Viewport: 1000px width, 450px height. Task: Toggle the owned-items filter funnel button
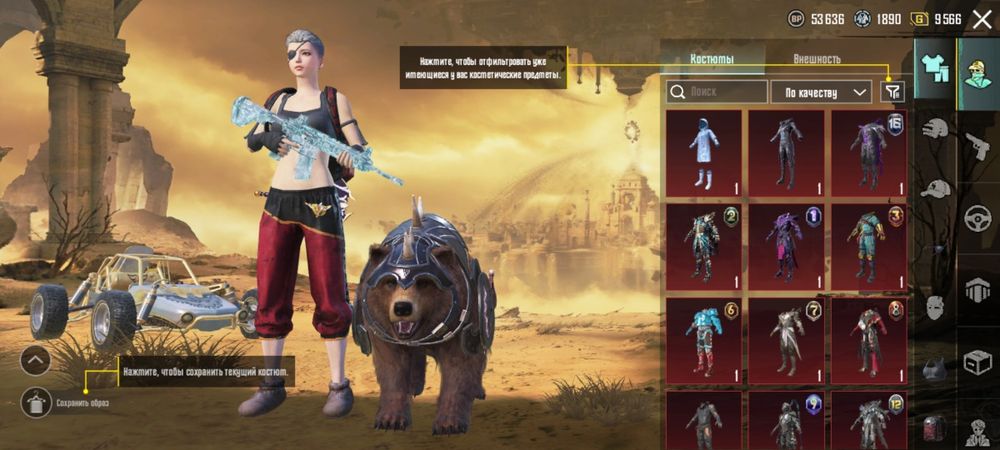click(x=893, y=92)
